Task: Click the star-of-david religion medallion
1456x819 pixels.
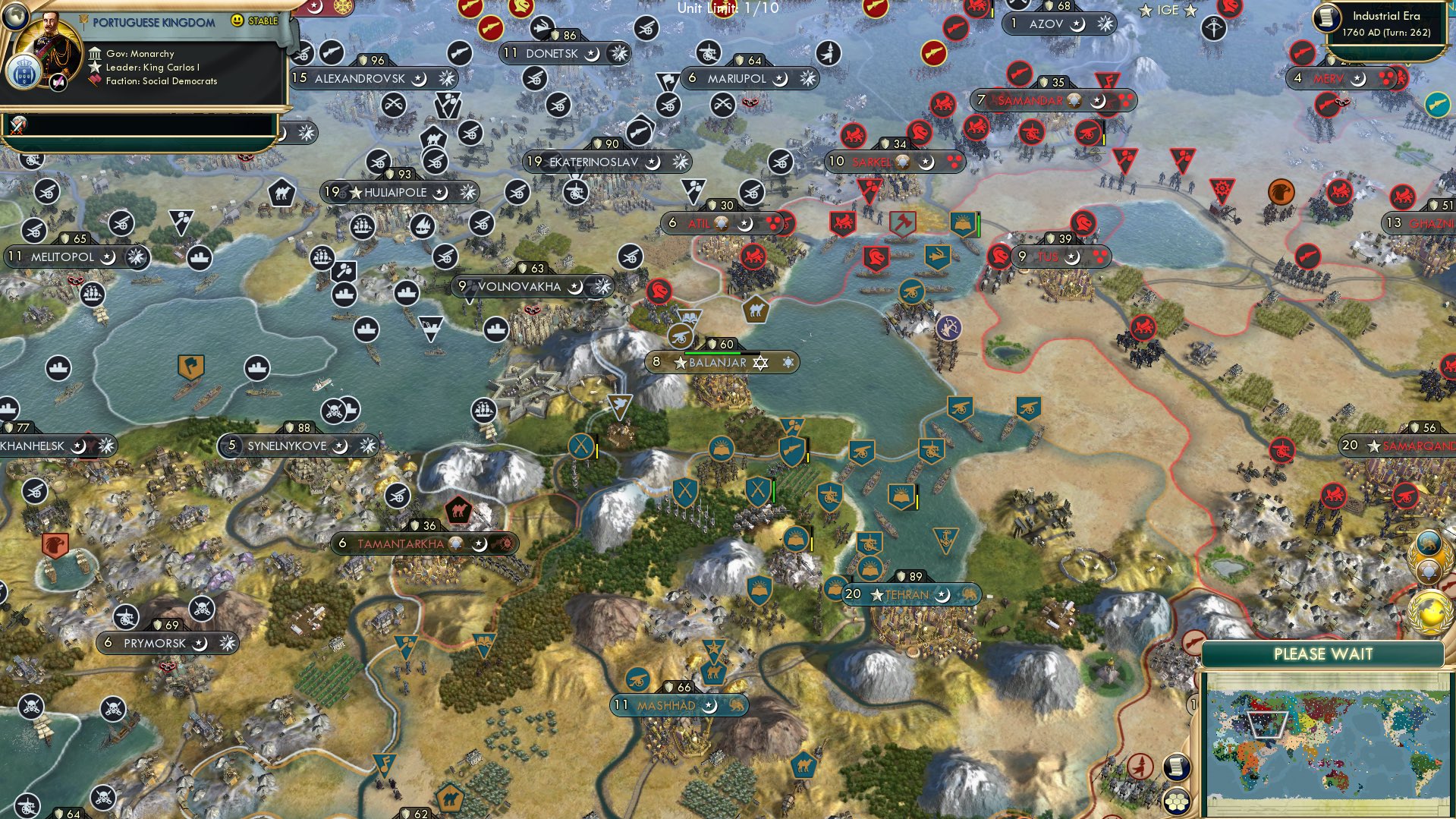Action: [1428, 569]
